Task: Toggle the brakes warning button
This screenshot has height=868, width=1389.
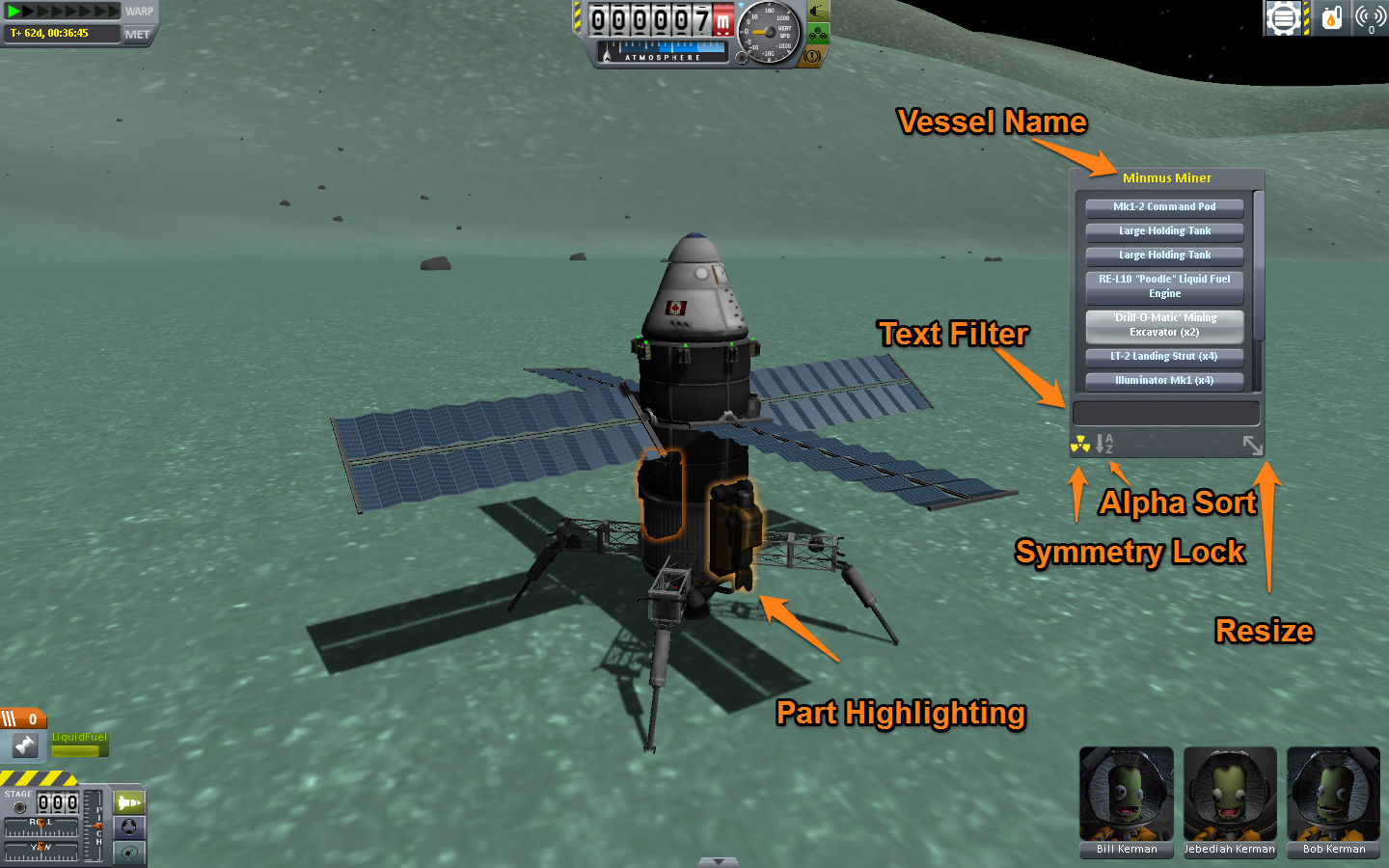Action: click(x=812, y=57)
